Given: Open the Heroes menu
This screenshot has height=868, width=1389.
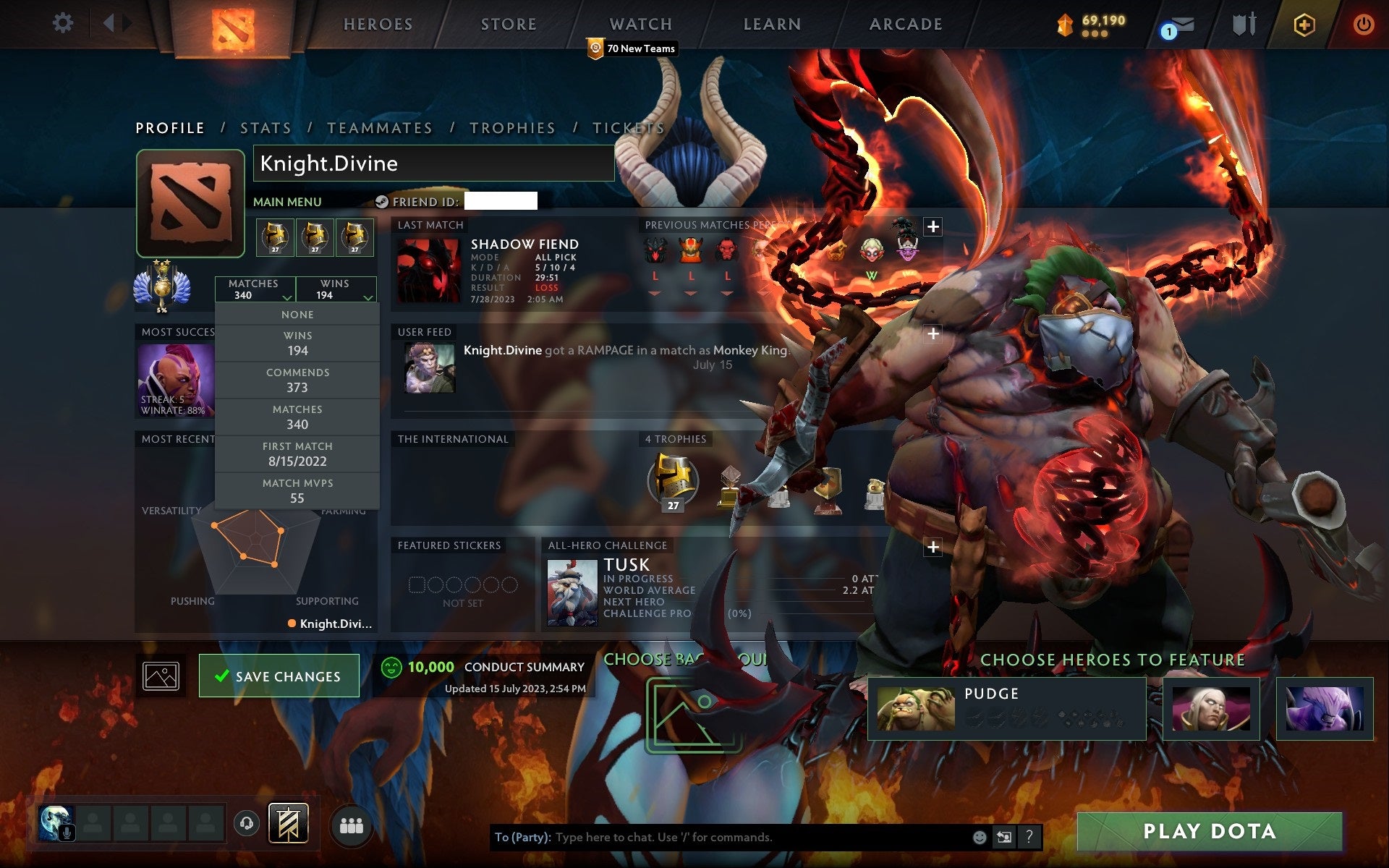Looking at the screenshot, I should coord(377,24).
